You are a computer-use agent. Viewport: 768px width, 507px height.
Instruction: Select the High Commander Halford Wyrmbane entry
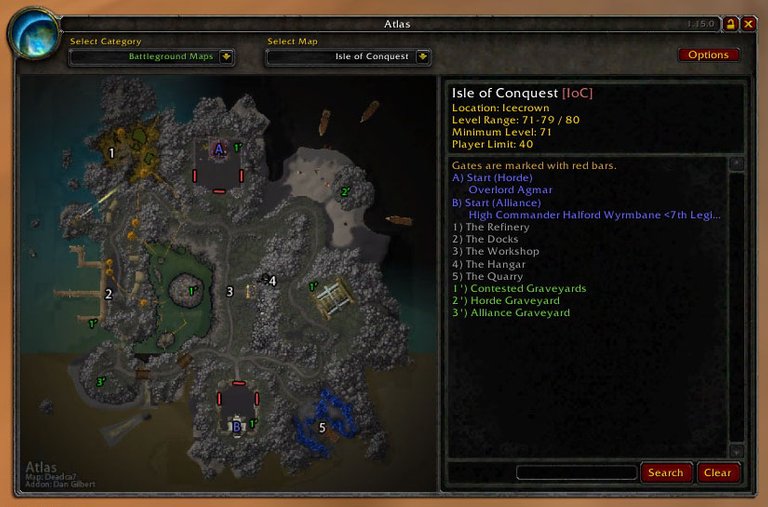pyautogui.click(x=594, y=215)
